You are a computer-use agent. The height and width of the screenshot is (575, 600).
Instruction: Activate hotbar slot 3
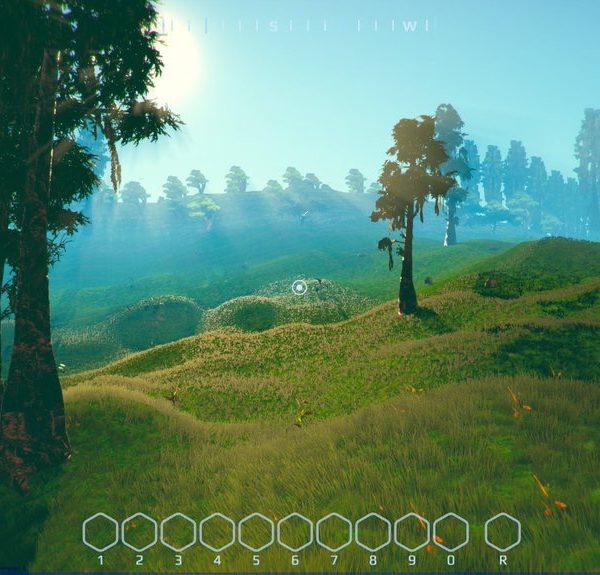[x=178, y=532]
